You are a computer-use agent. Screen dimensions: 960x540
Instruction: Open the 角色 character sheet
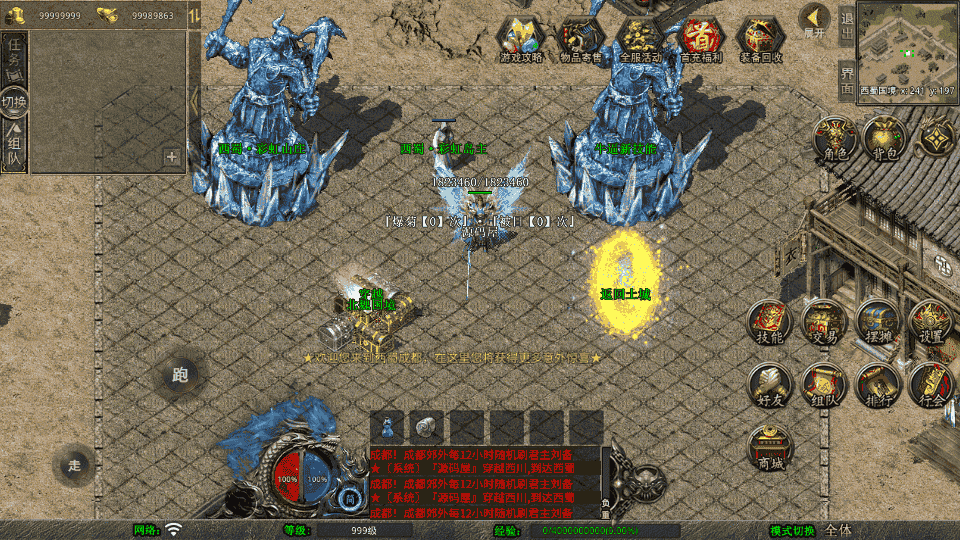pos(832,137)
